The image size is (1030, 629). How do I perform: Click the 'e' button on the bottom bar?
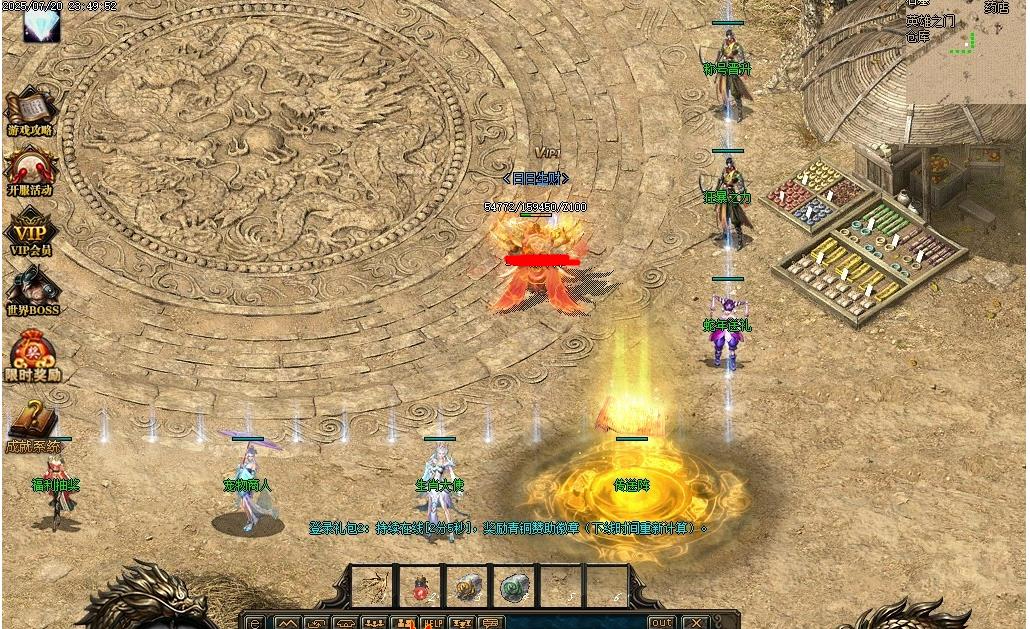[x=254, y=622]
